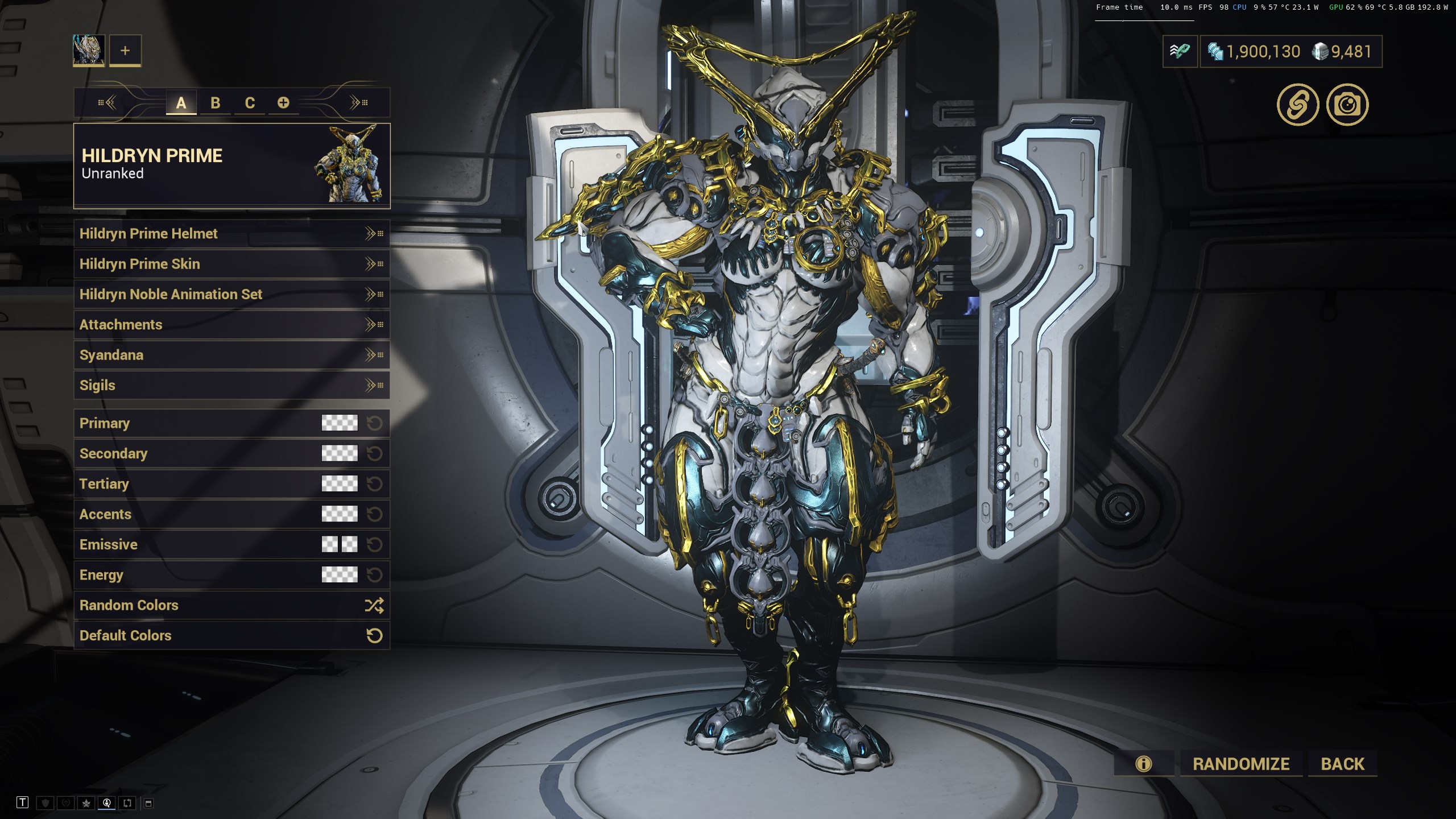Edit the Tertiary color swatch
Viewport: 1456px width, 819px height.
pyautogui.click(x=340, y=483)
